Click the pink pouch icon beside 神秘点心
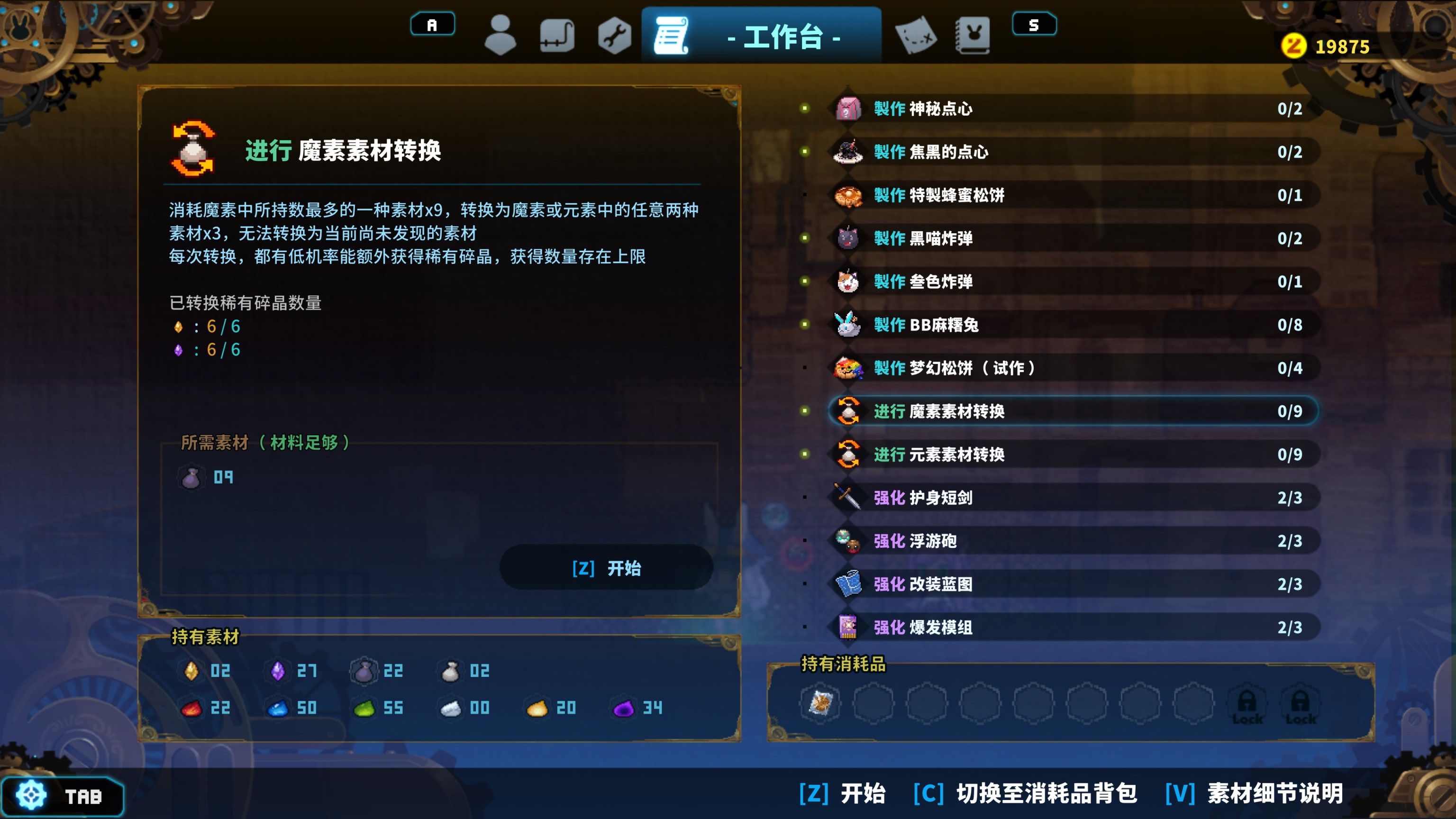Viewport: 1456px width, 819px height. 847,109
